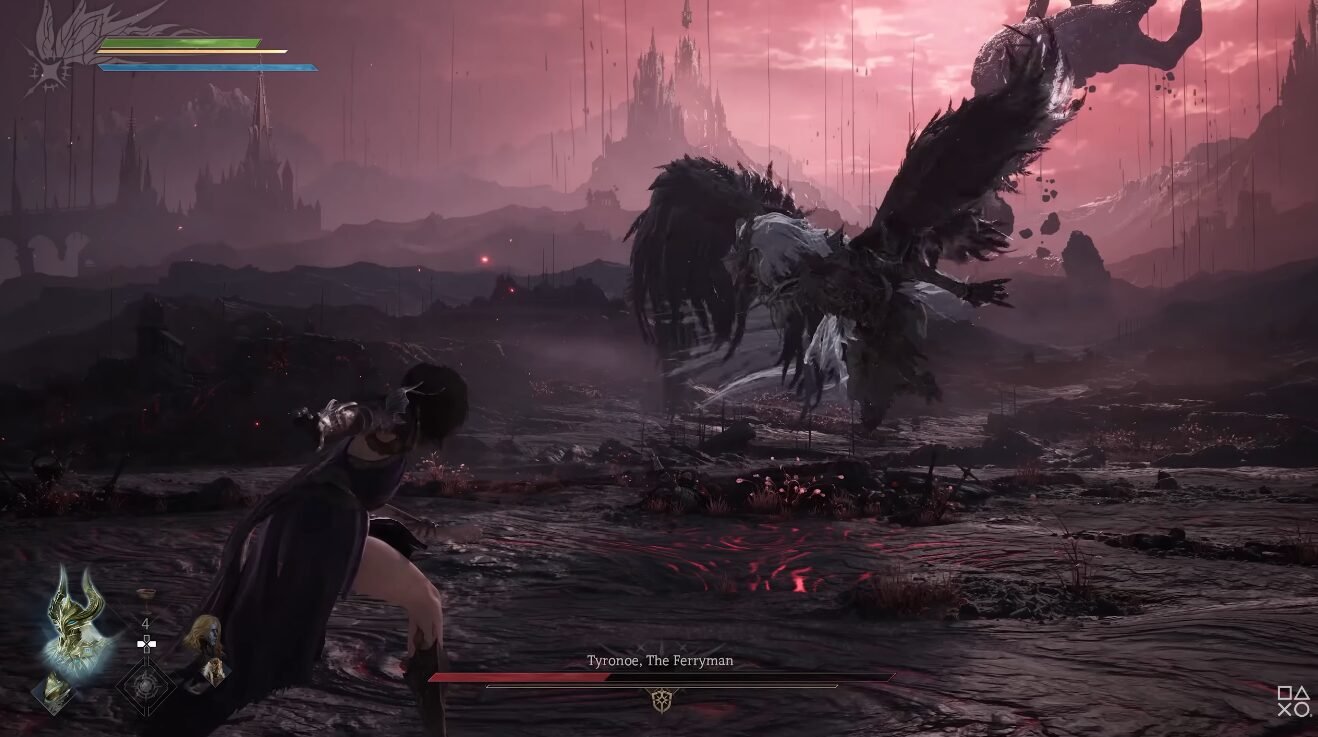Click the small diamond item slot below the helmet

[x=55, y=690]
